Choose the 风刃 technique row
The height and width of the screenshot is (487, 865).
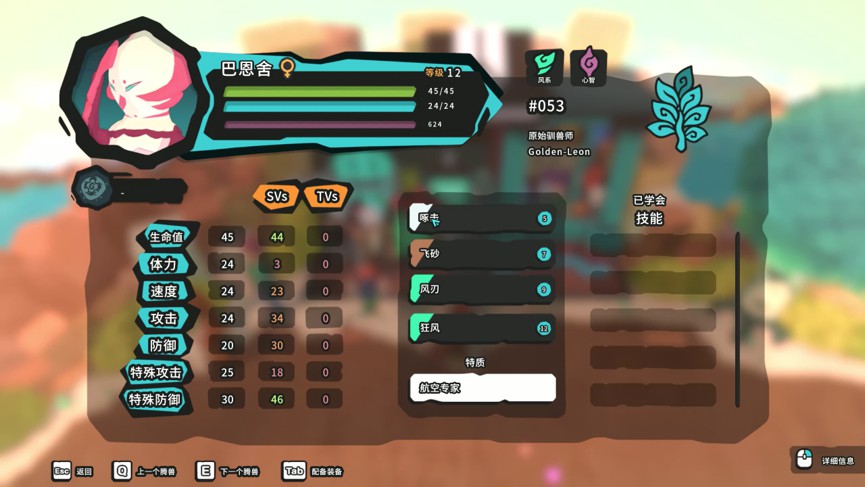[x=482, y=290]
